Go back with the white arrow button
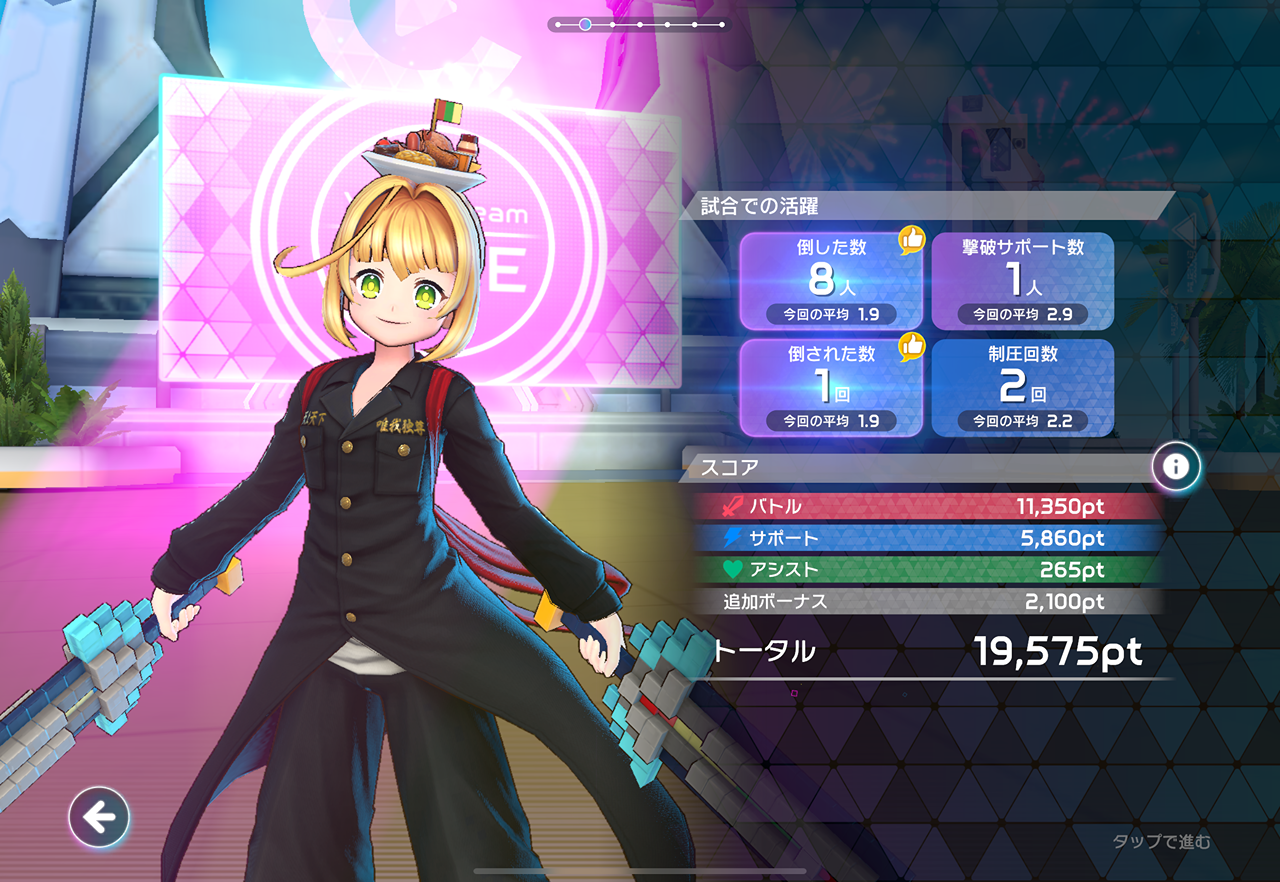1280x882 pixels. (99, 818)
